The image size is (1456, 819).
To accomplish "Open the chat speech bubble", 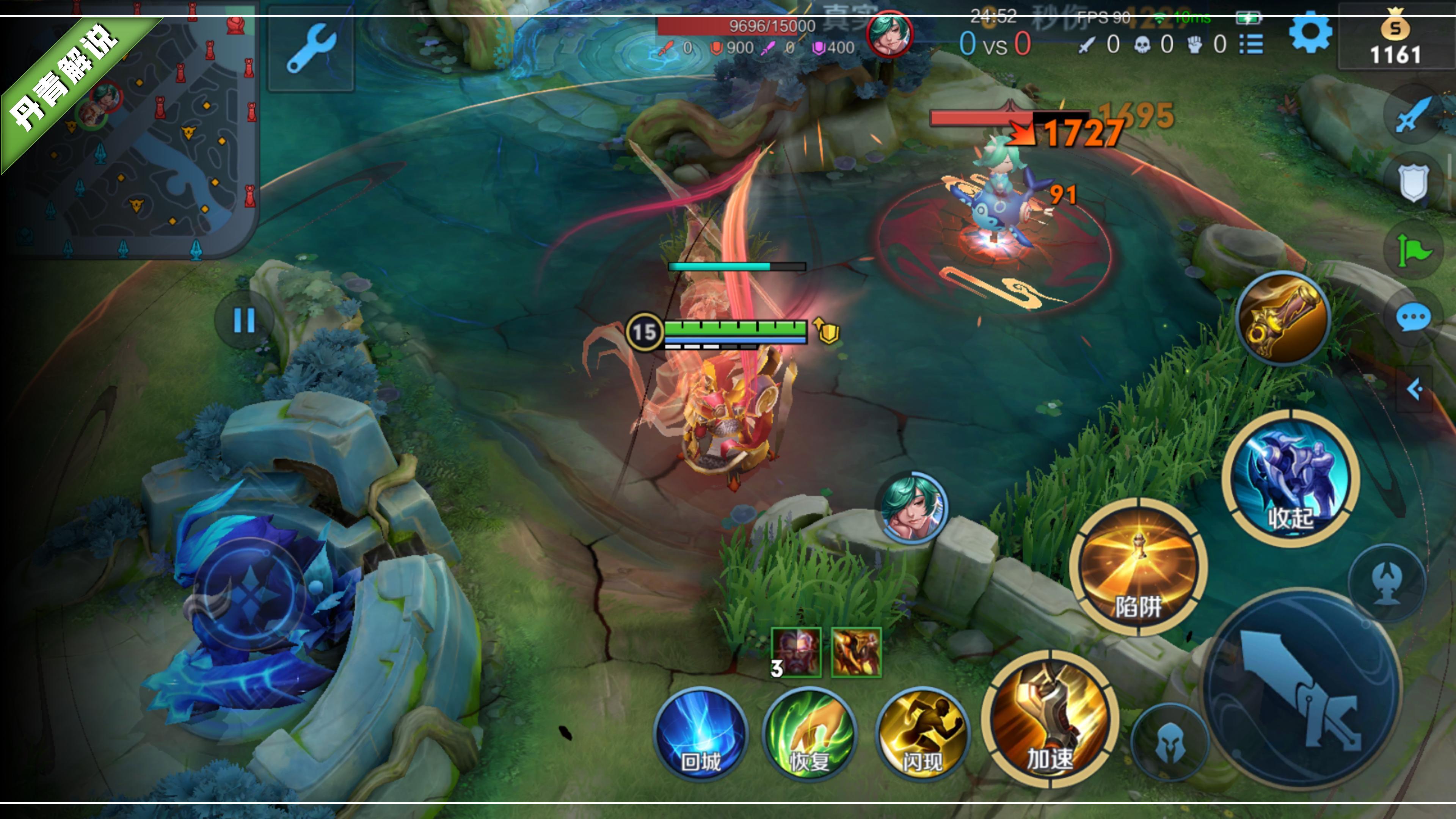I will pos(1413,318).
